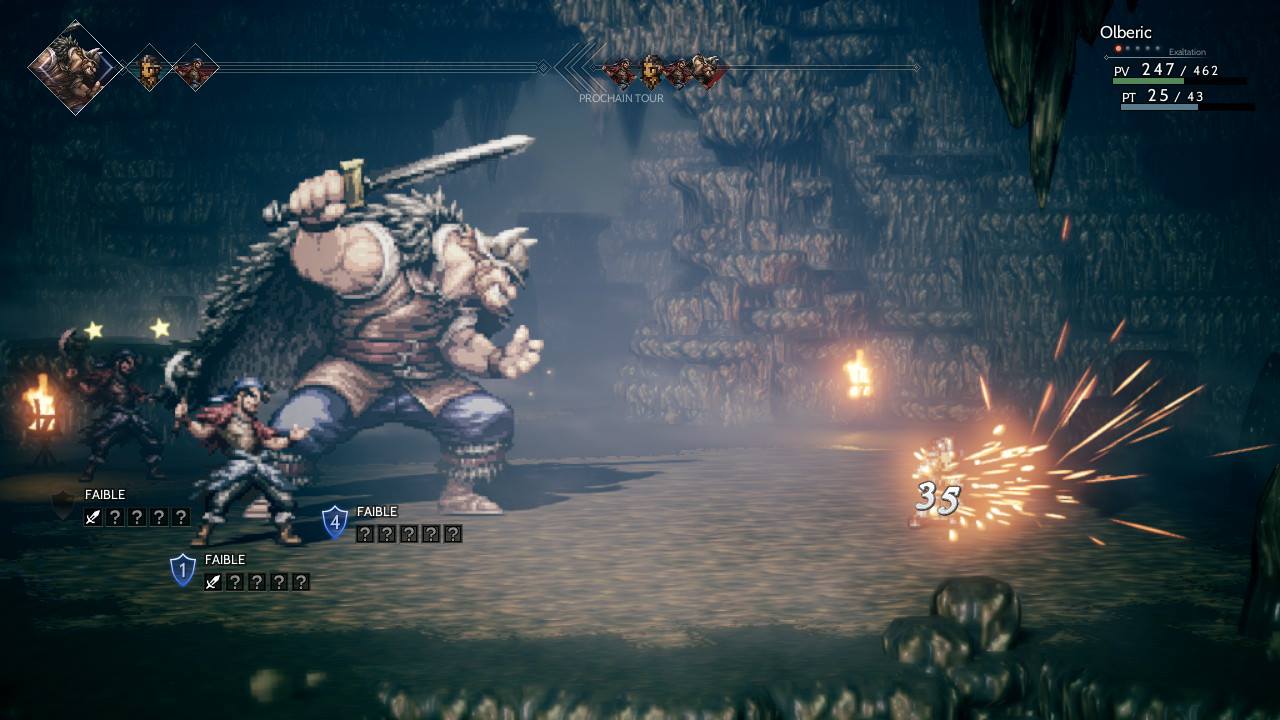Select the sword weakness icon beside the 1 shield
The image size is (1280, 720).
coord(213,582)
